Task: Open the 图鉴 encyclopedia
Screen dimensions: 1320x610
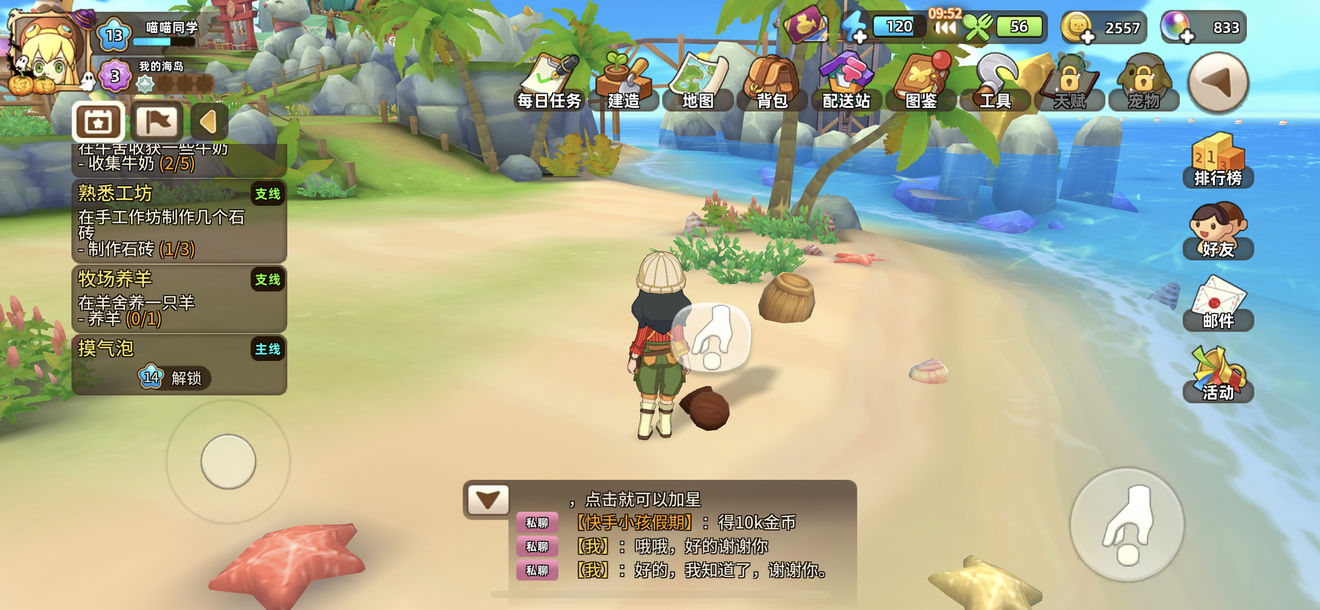Action: pyautogui.click(x=920, y=82)
